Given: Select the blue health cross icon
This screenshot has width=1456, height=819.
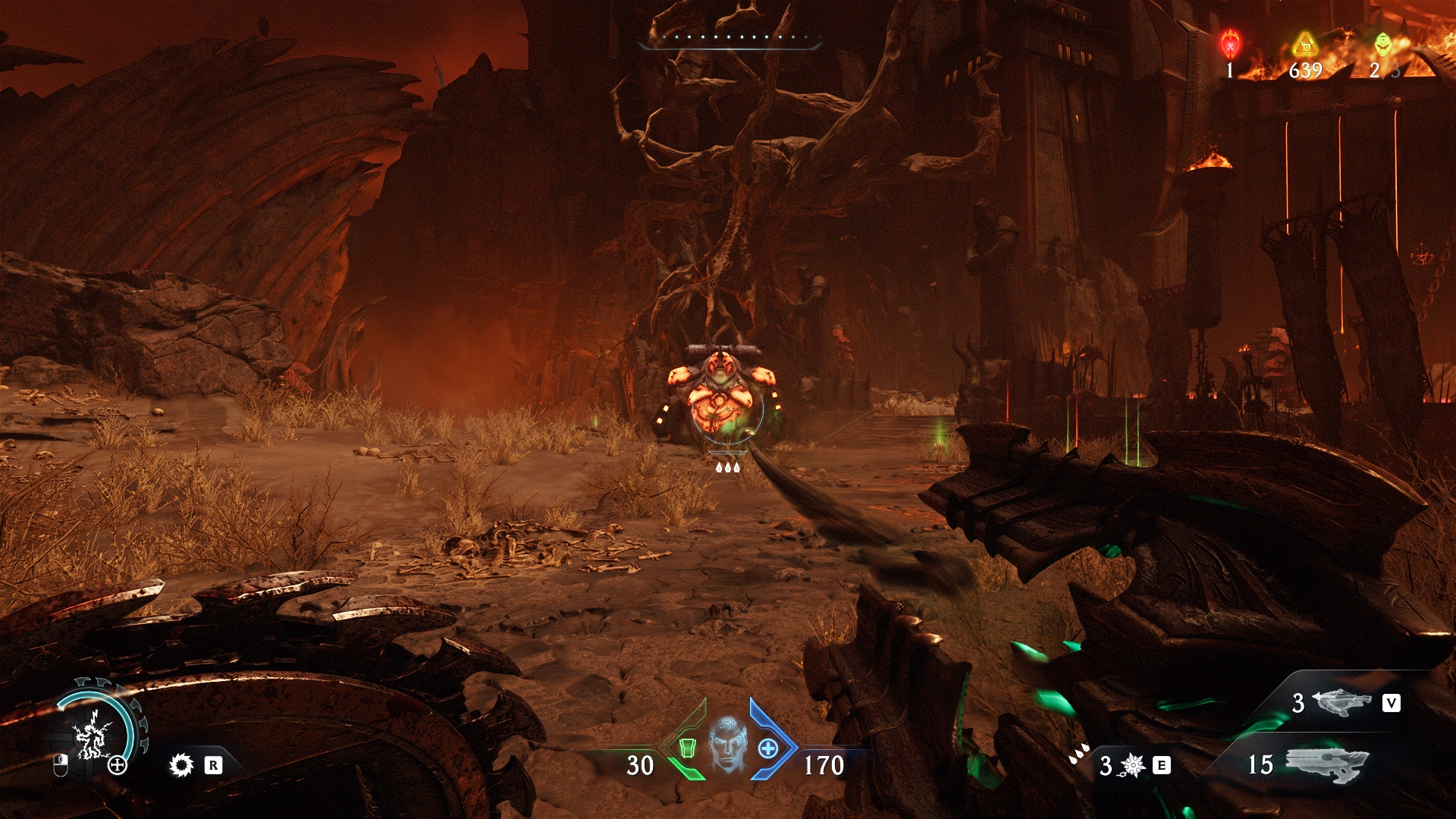Looking at the screenshot, I should point(768,748).
